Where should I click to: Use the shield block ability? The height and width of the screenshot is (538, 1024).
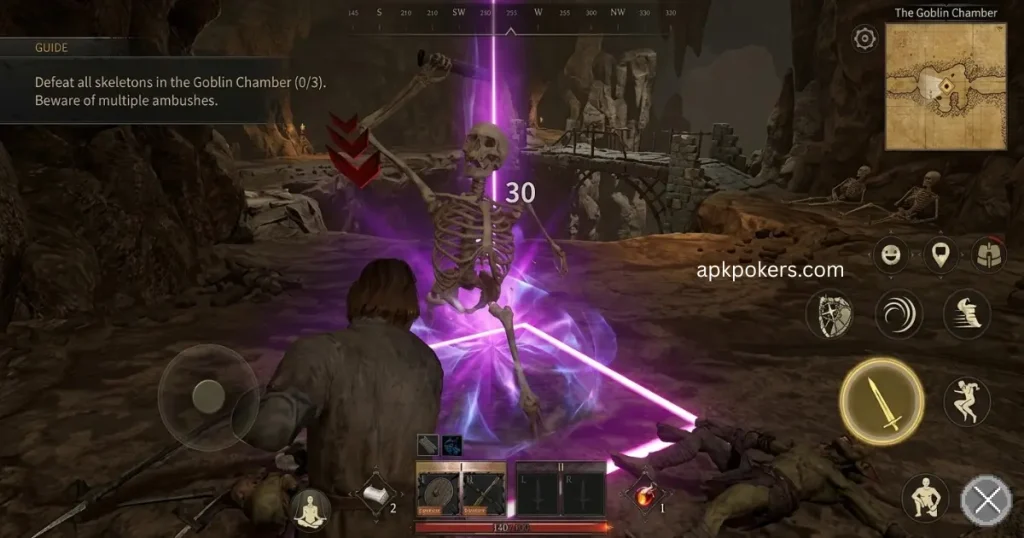click(x=831, y=314)
